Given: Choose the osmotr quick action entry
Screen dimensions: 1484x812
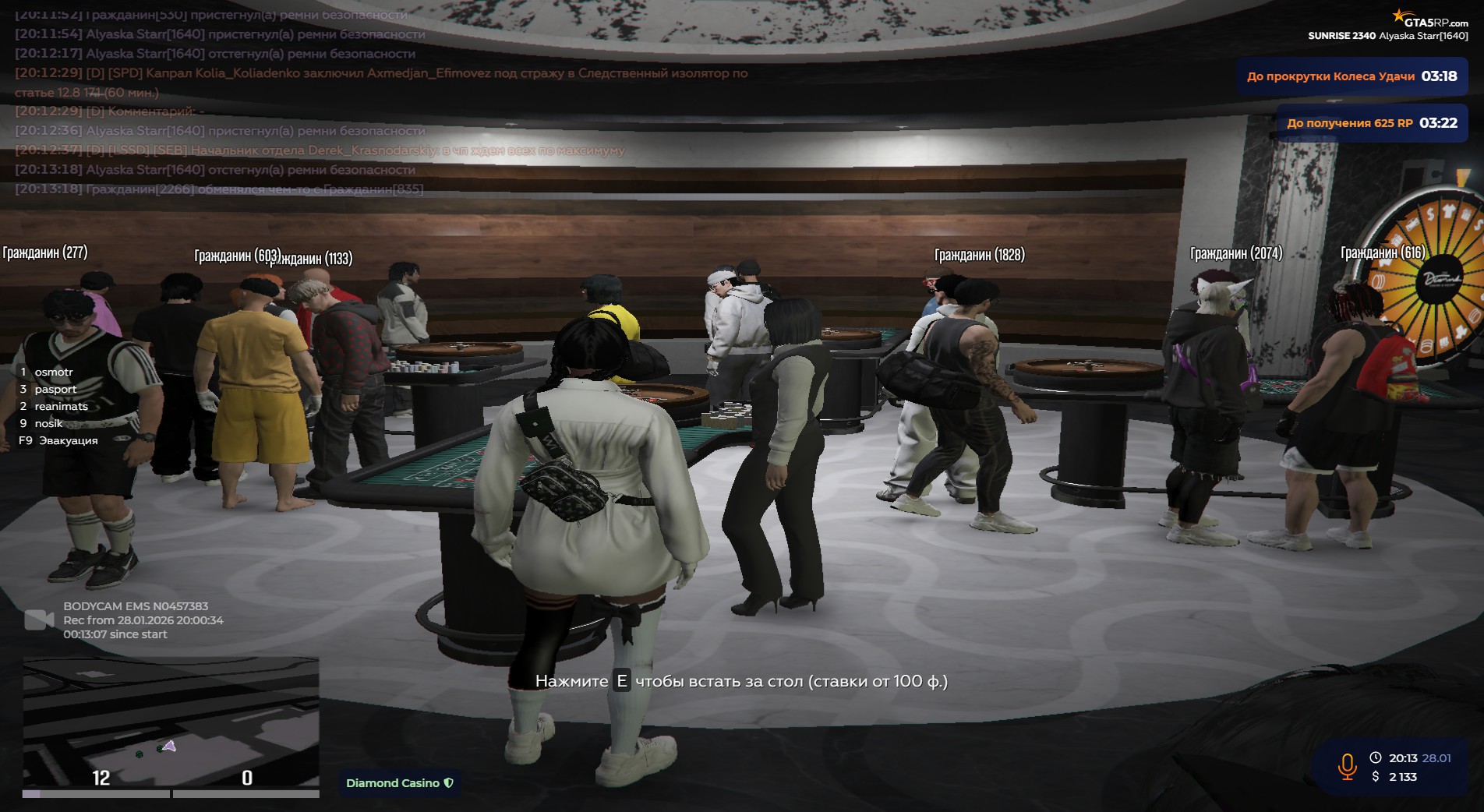Looking at the screenshot, I should pyautogui.click(x=53, y=372).
